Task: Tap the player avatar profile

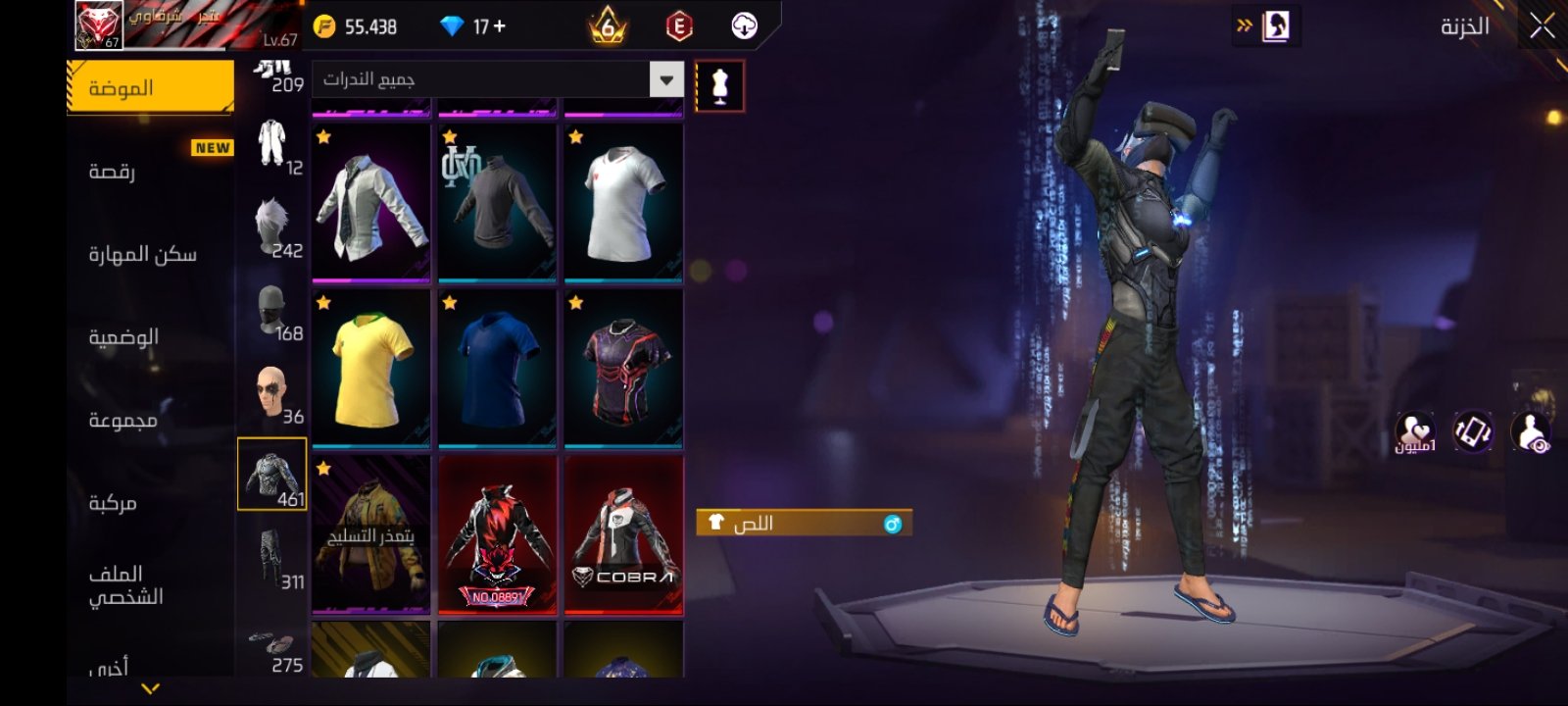Action: coord(100,25)
